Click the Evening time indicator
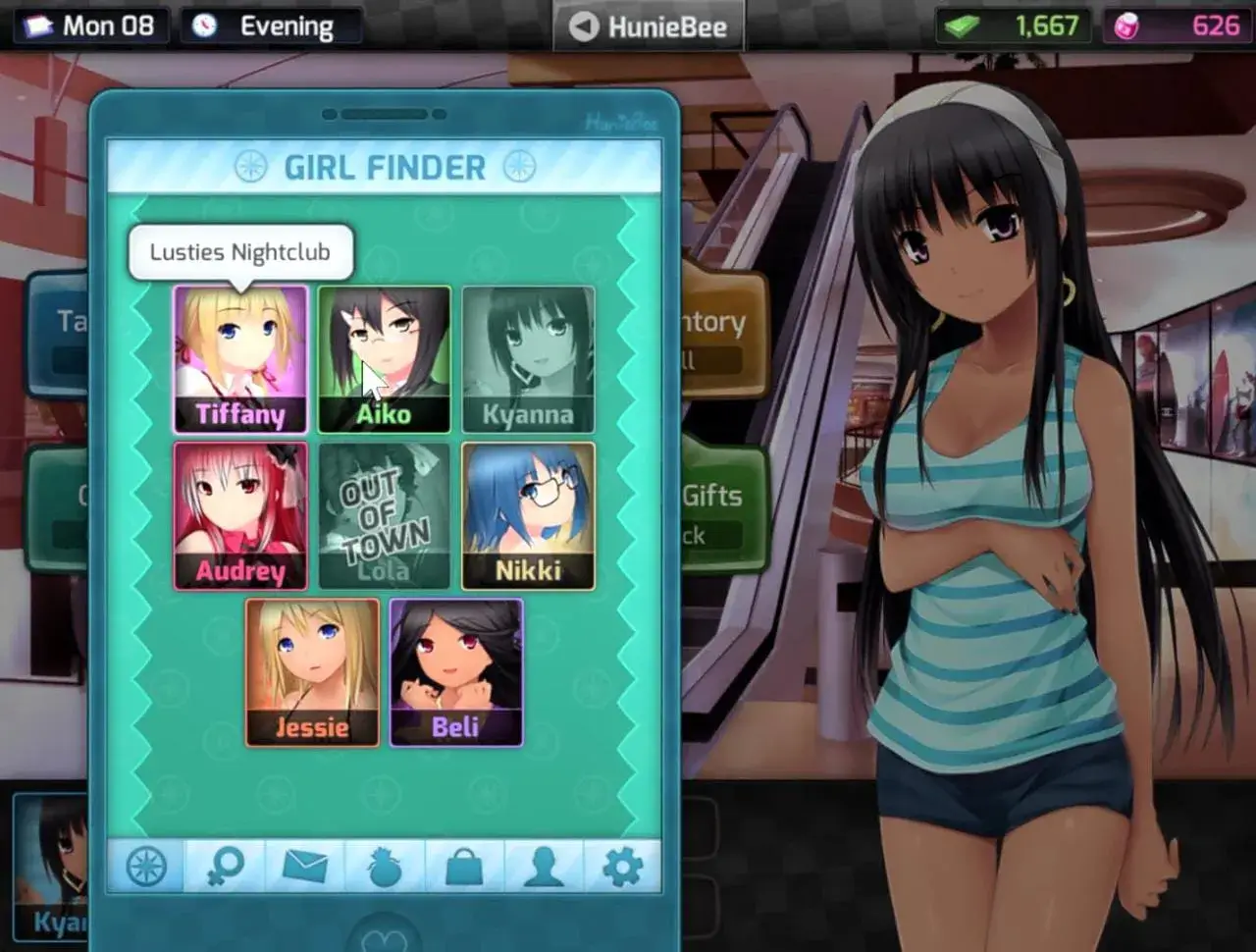 pyautogui.click(x=271, y=26)
